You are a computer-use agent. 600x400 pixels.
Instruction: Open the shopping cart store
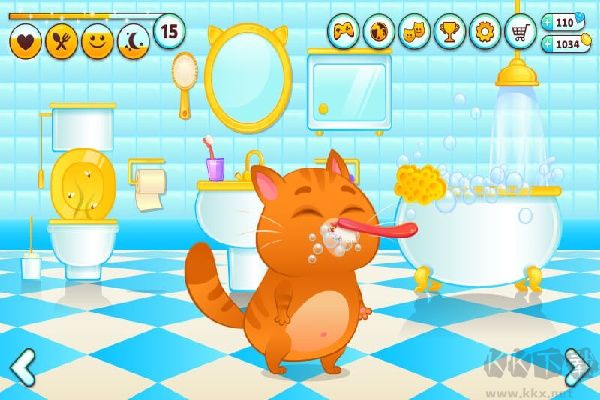[519, 31]
